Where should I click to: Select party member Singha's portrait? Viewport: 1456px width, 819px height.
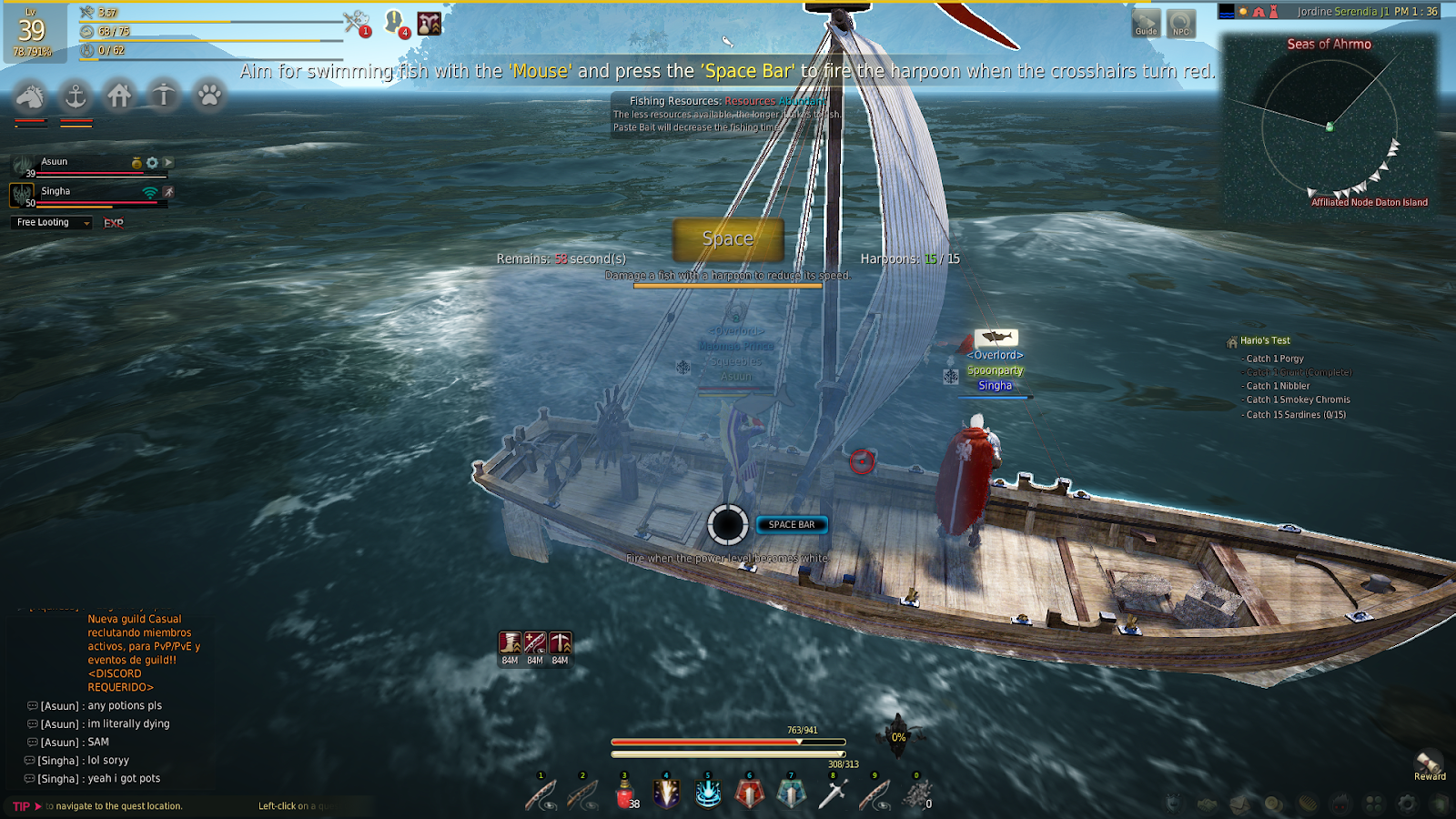point(22,194)
